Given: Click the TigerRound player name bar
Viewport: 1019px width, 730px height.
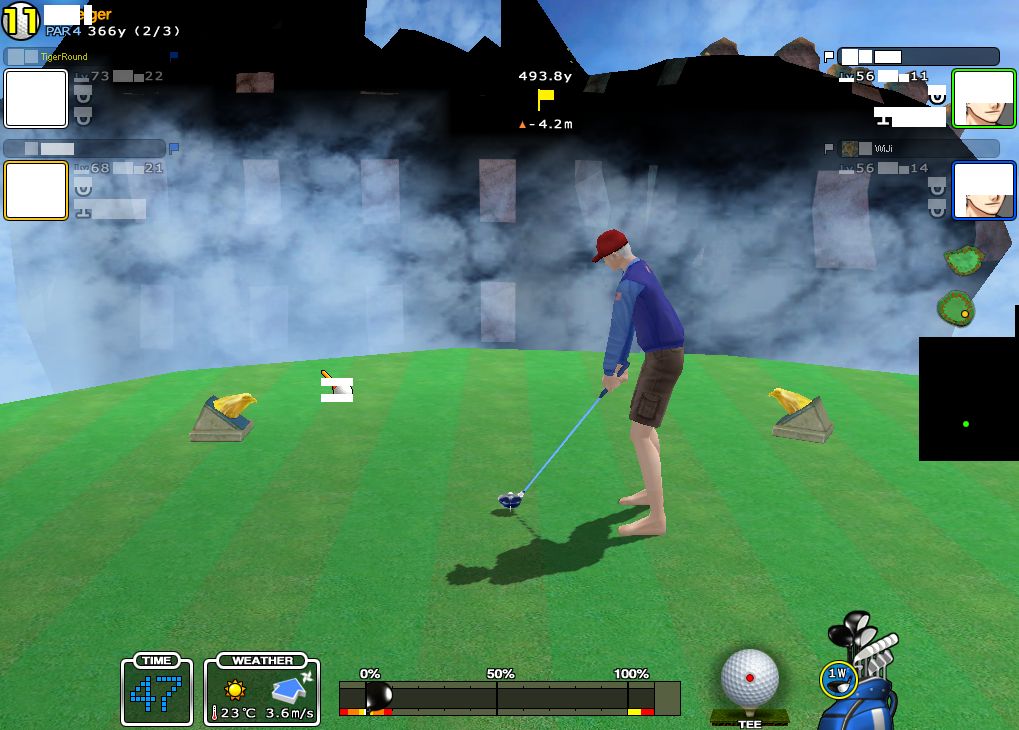Looking at the screenshot, I should click(x=85, y=57).
